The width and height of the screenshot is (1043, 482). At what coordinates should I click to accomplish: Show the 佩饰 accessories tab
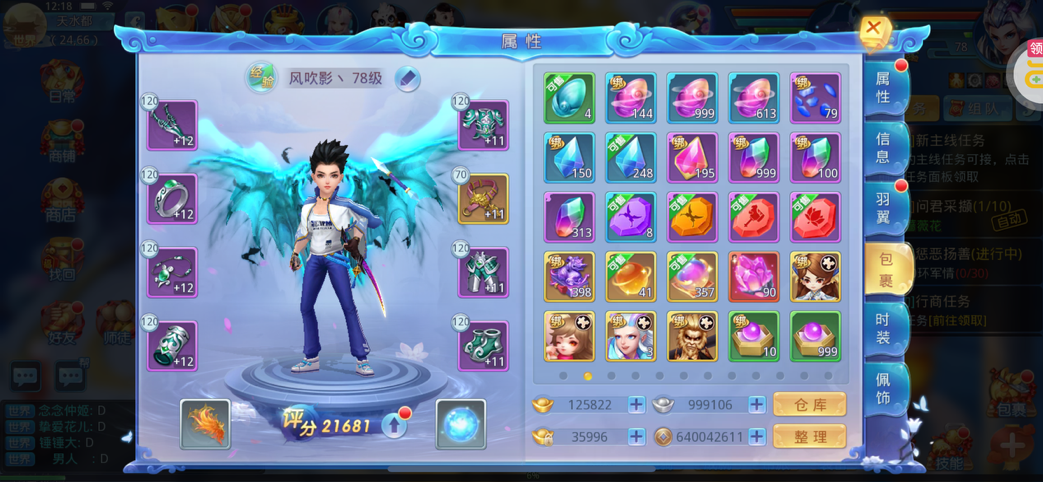[x=884, y=392]
